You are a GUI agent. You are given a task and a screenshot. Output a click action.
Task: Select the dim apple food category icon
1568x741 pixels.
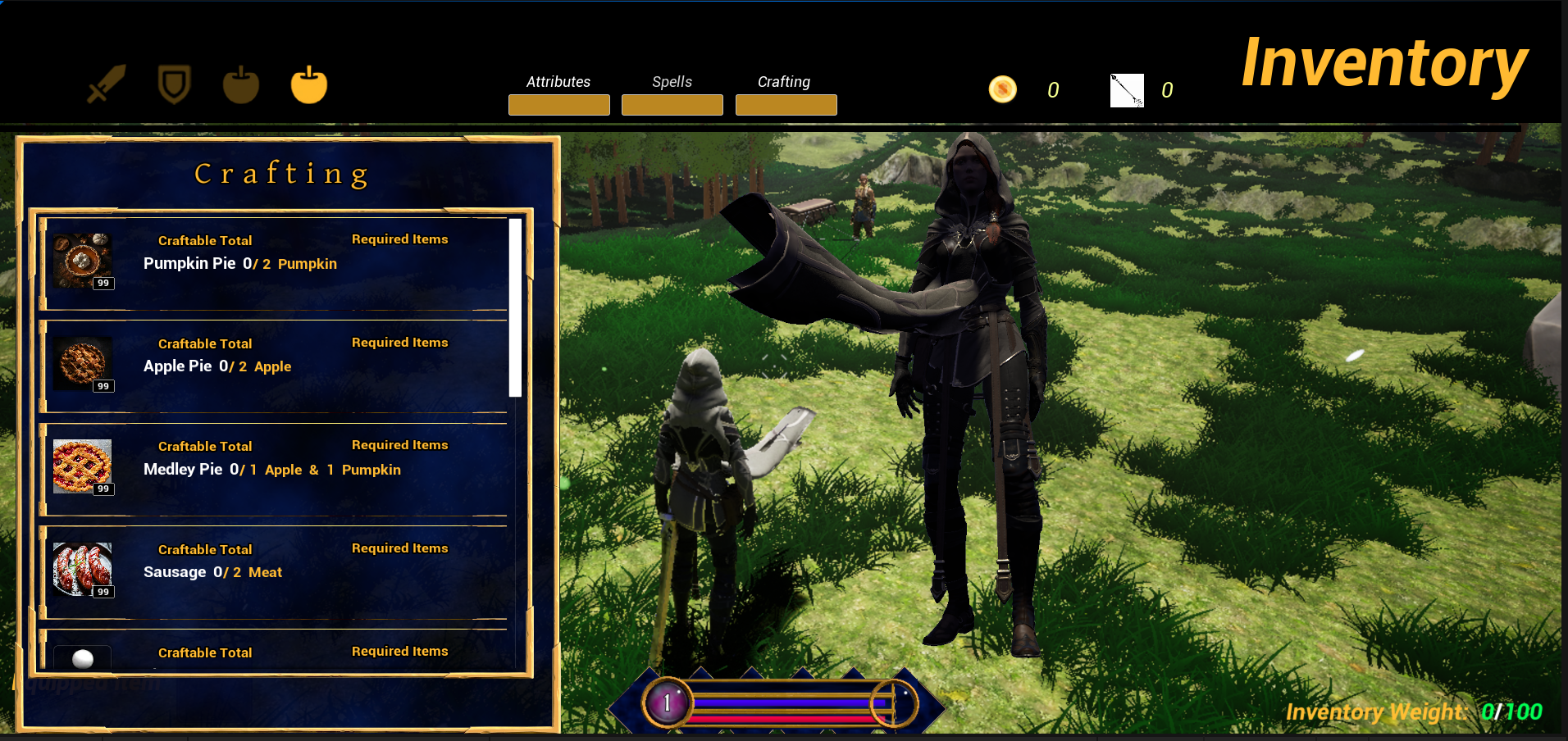(x=241, y=84)
